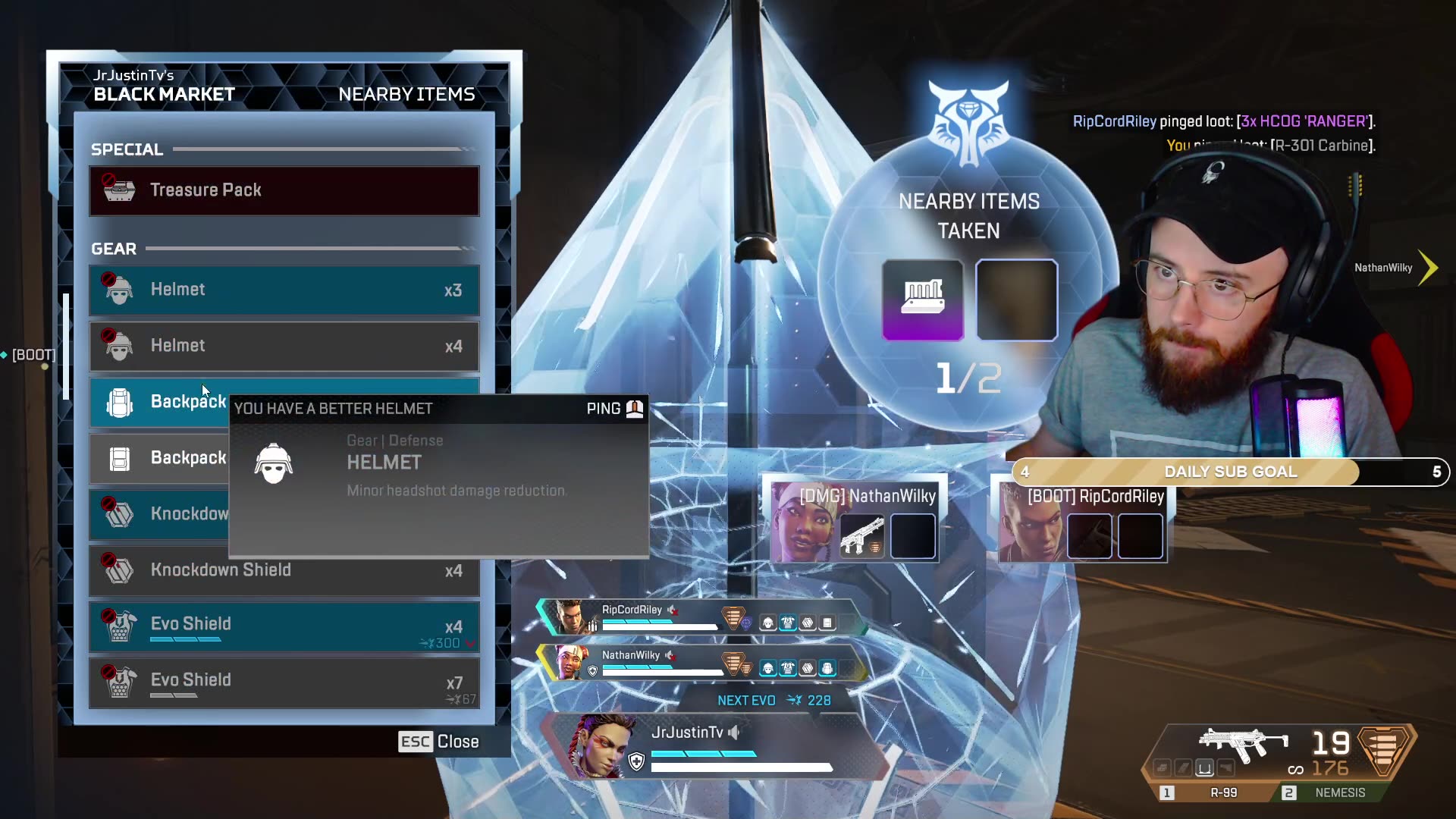
Task: Click the Helmet icon on the x3 Helmet row
Action: click(x=118, y=290)
